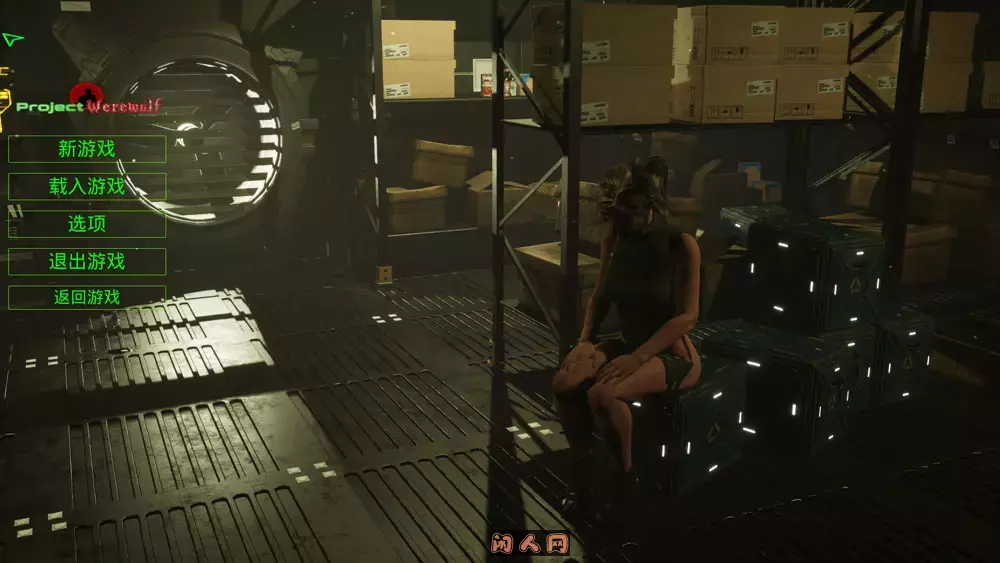The width and height of the screenshot is (1000, 563).
Task: Start a new game via 新游戏
Action: tap(87, 149)
